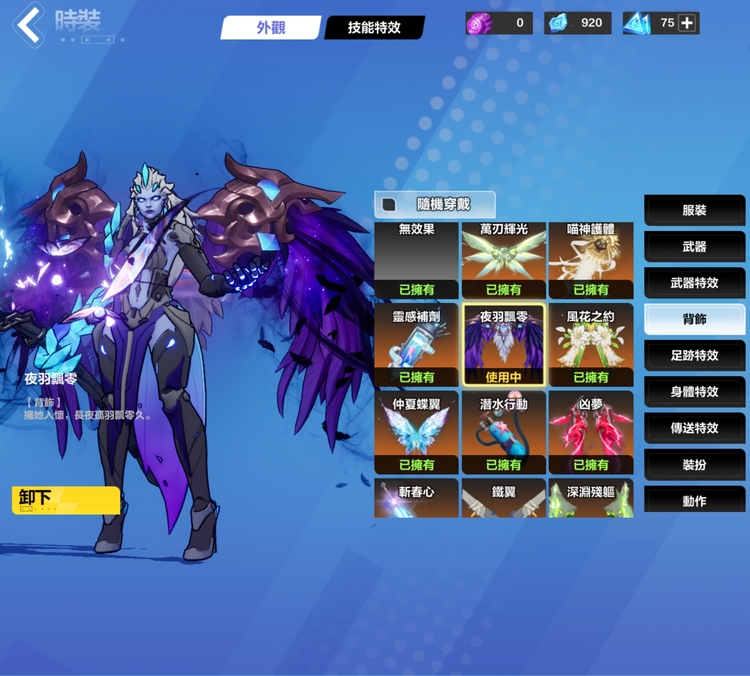The height and width of the screenshot is (676, 750).
Task: Switch to the 武器特效 category
Action: coord(694,283)
